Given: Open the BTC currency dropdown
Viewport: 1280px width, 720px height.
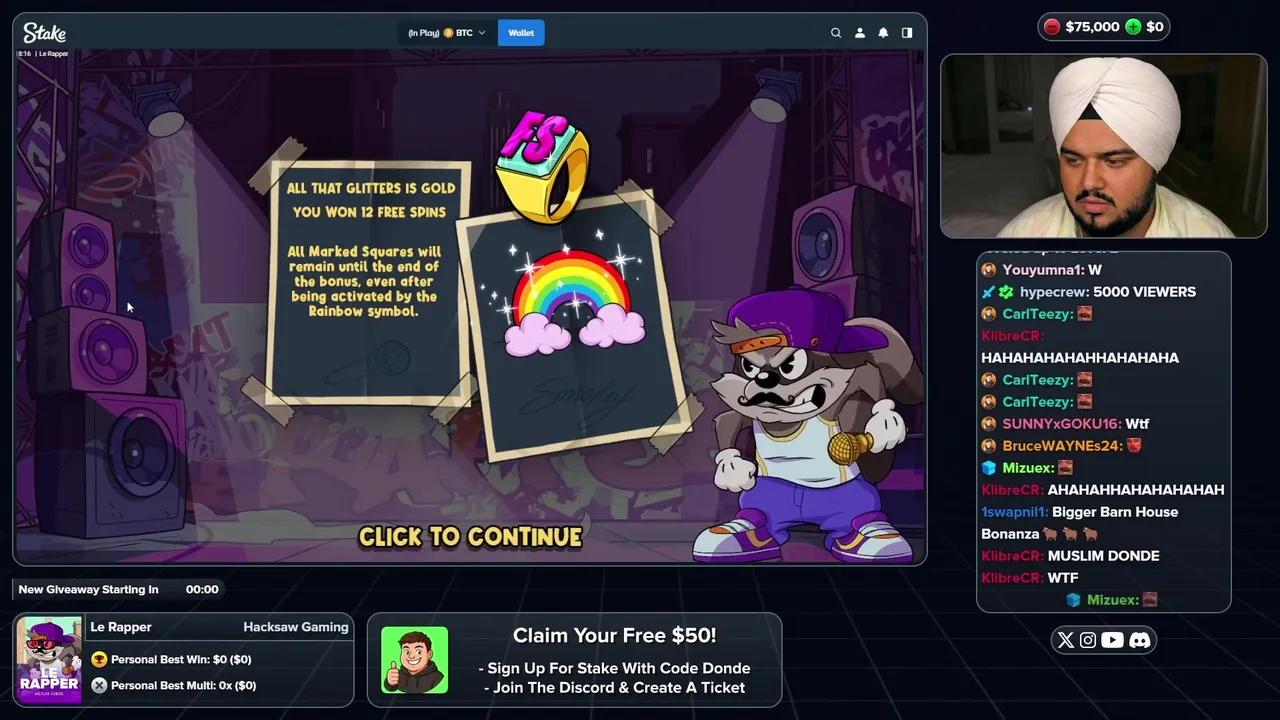Looking at the screenshot, I should coord(464,32).
